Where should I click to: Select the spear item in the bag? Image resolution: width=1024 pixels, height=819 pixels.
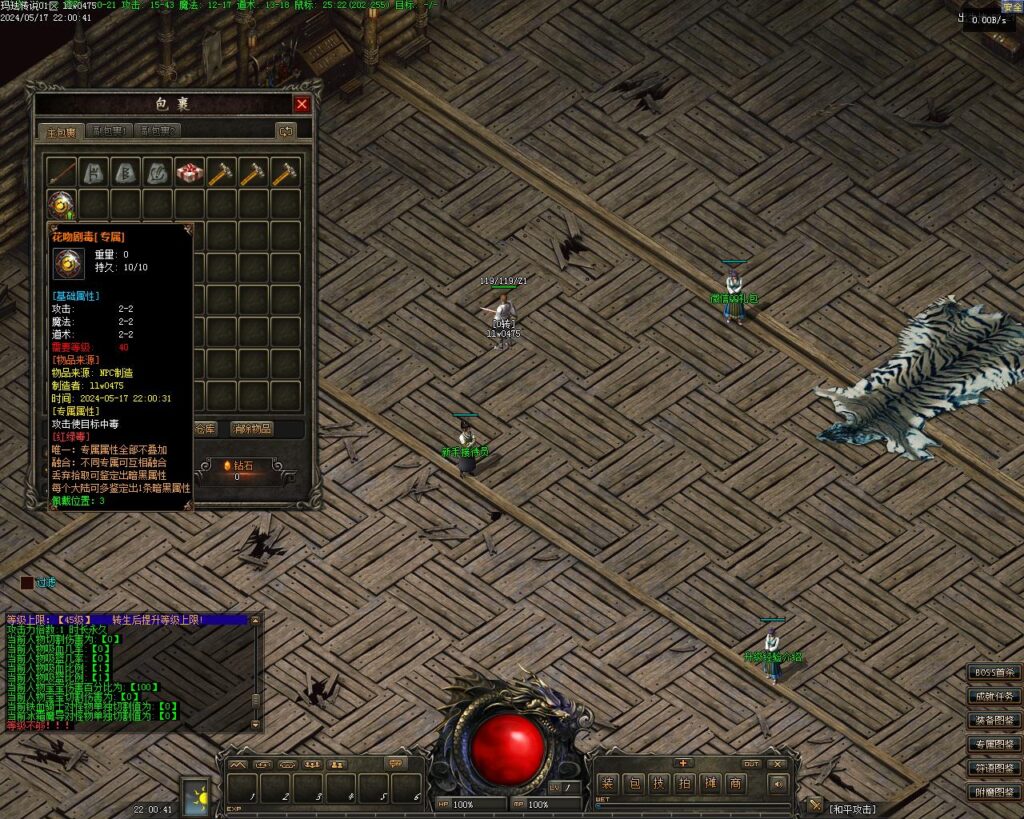62,172
